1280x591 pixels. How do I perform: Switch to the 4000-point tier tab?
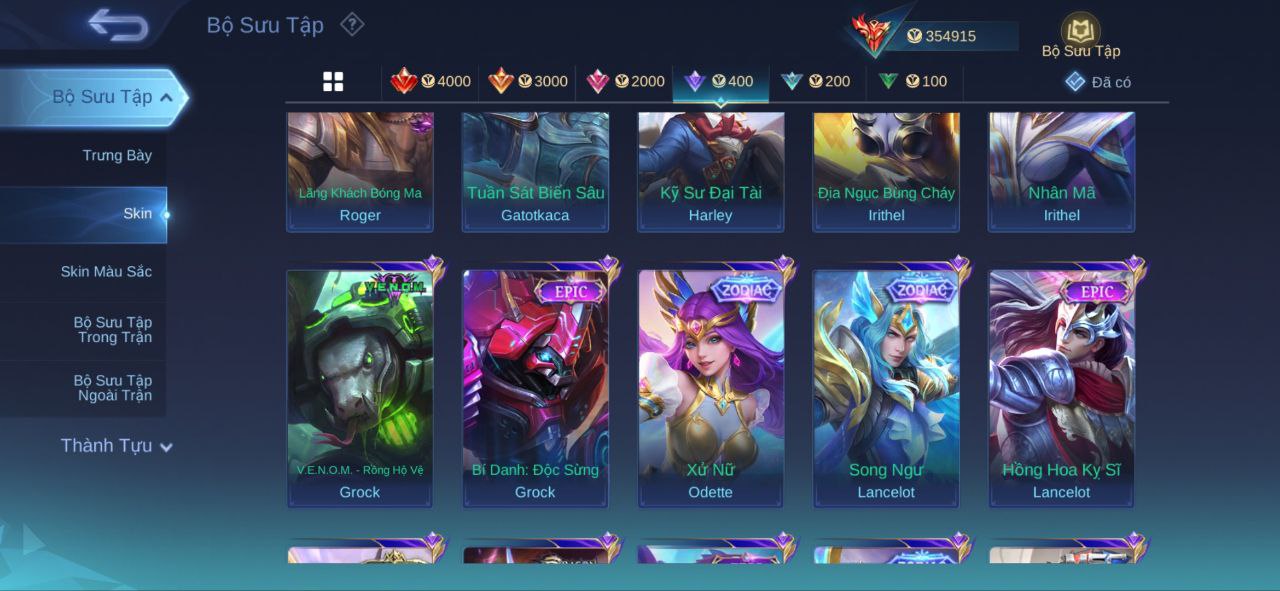(x=431, y=81)
